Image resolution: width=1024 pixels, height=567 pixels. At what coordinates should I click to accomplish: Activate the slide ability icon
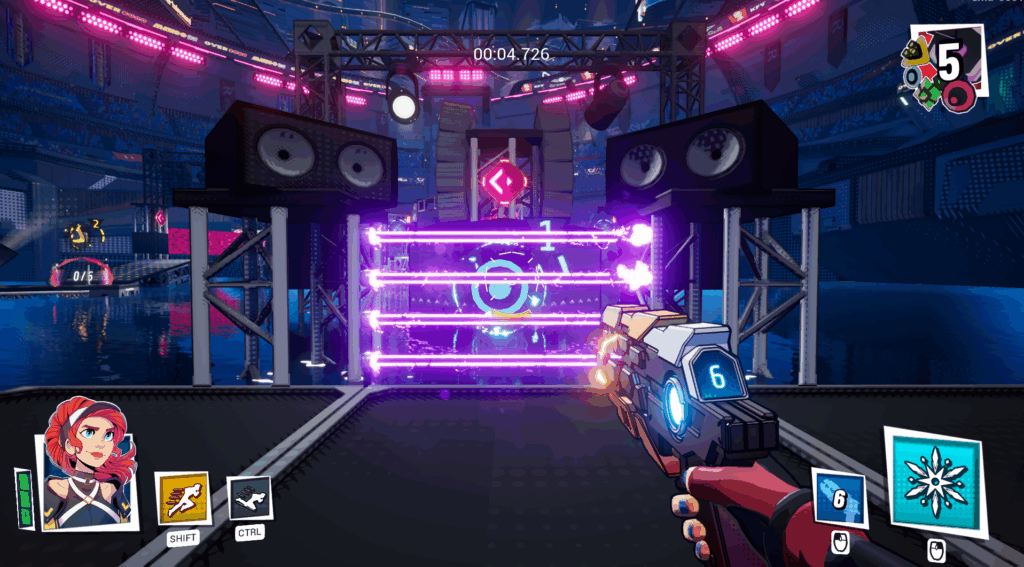[249, 497]
